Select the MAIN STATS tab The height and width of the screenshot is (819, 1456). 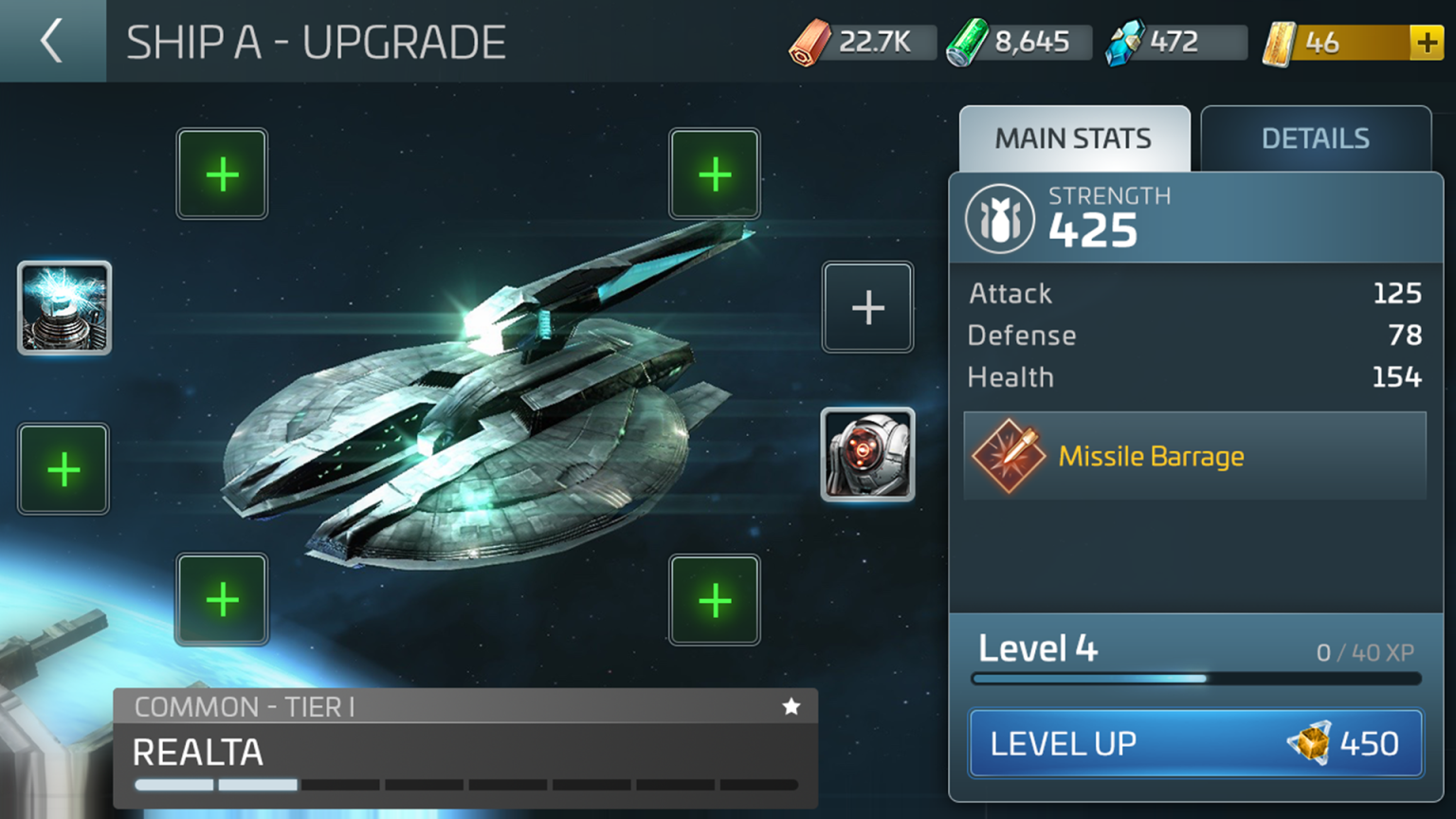[1072, 138]
